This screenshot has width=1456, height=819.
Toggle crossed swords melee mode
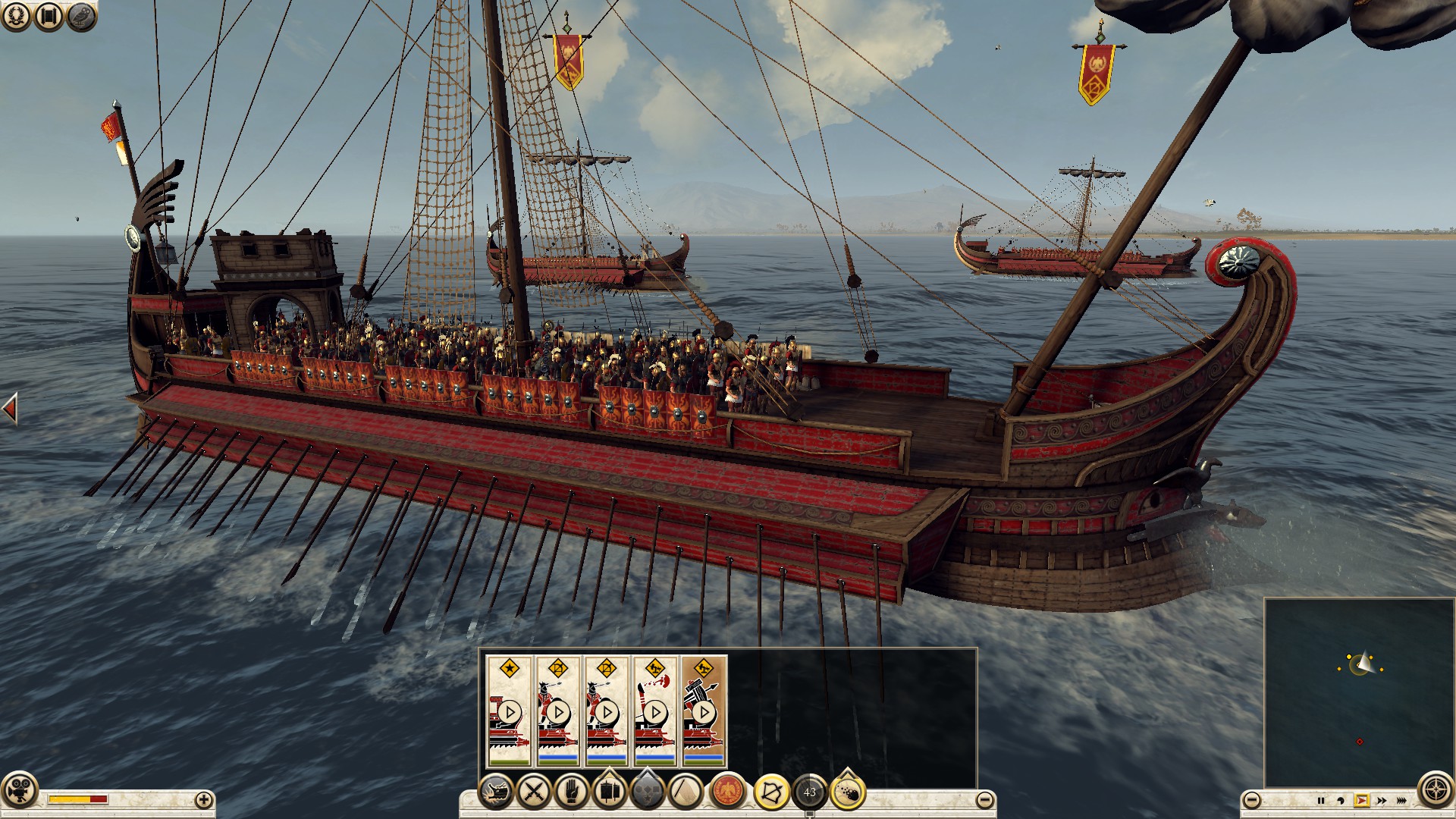535,792
